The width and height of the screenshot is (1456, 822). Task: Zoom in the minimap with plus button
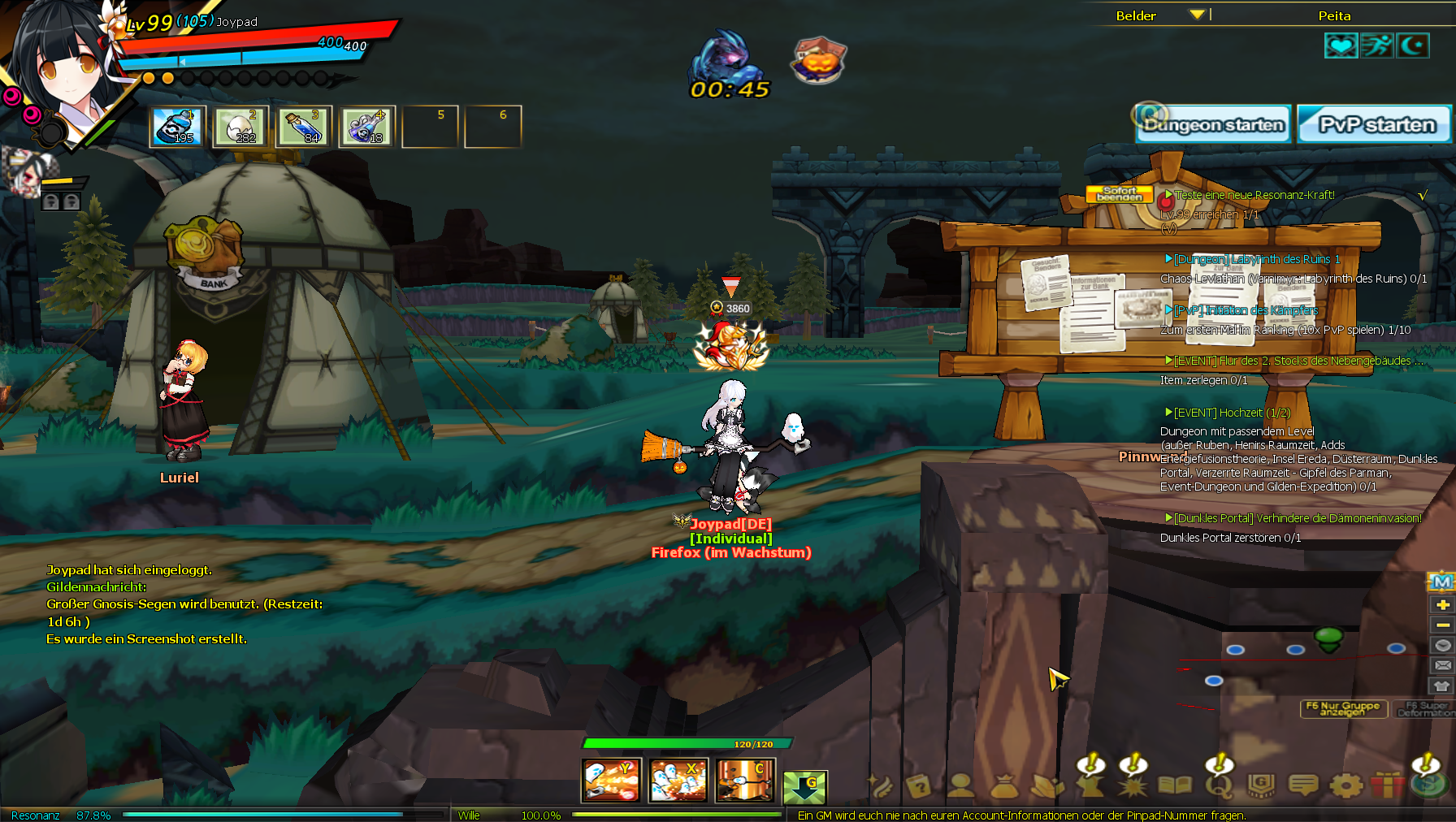pyautogui.click(x=1442, y=604)
